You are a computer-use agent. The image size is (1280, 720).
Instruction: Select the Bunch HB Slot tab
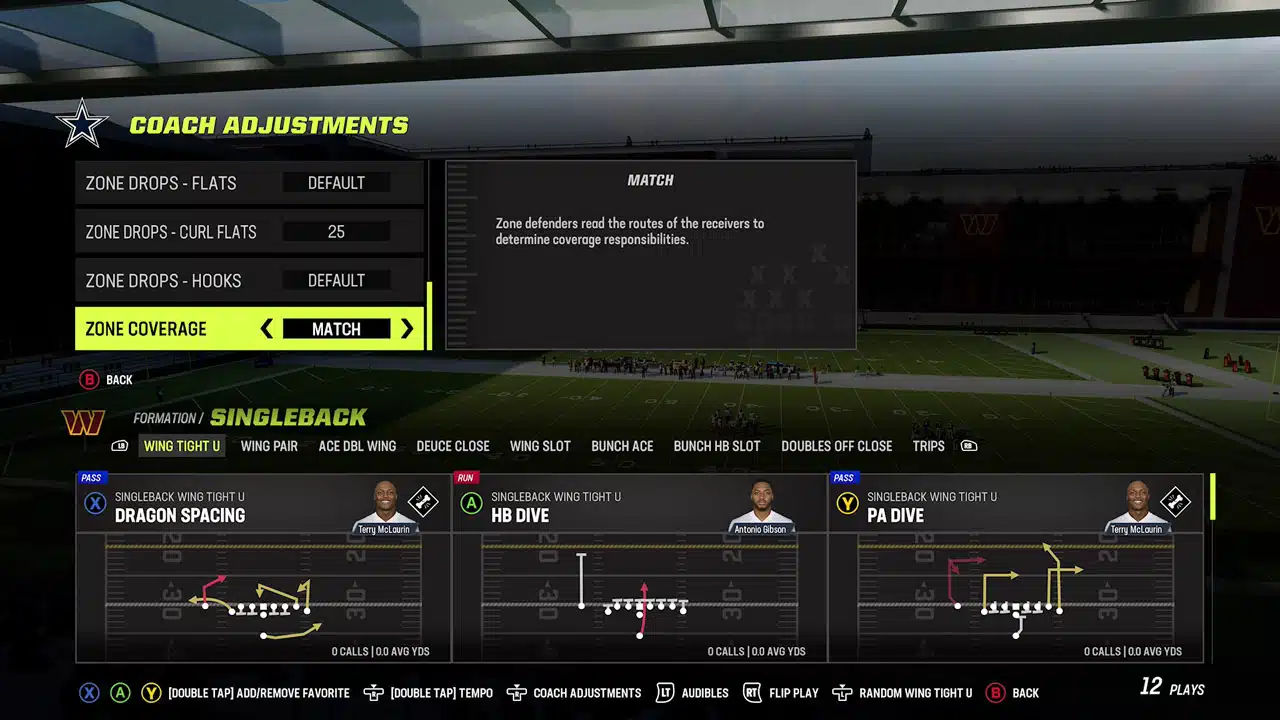tap(717, 446)
